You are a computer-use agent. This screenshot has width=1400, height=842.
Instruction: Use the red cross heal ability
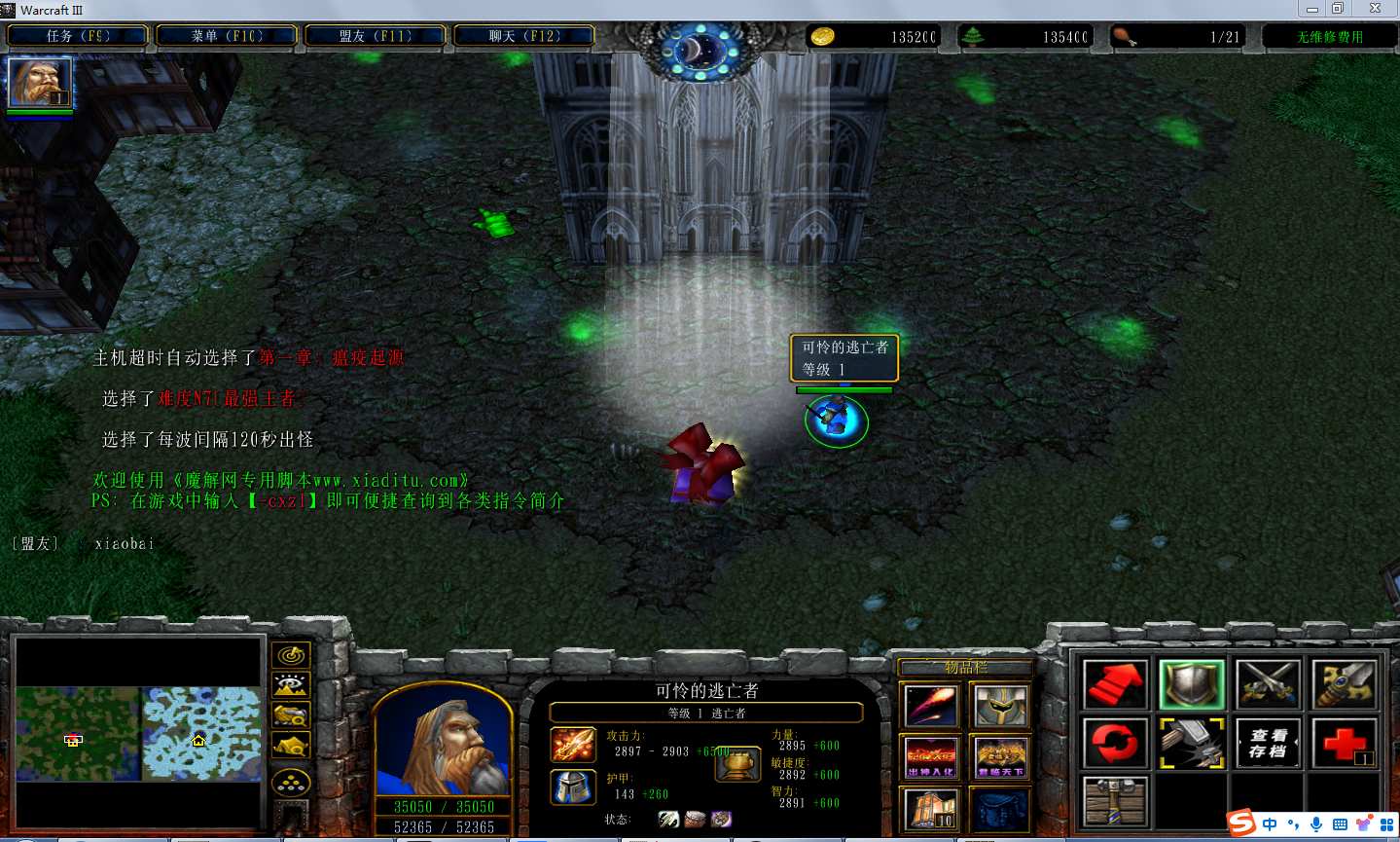point(1345,744)
